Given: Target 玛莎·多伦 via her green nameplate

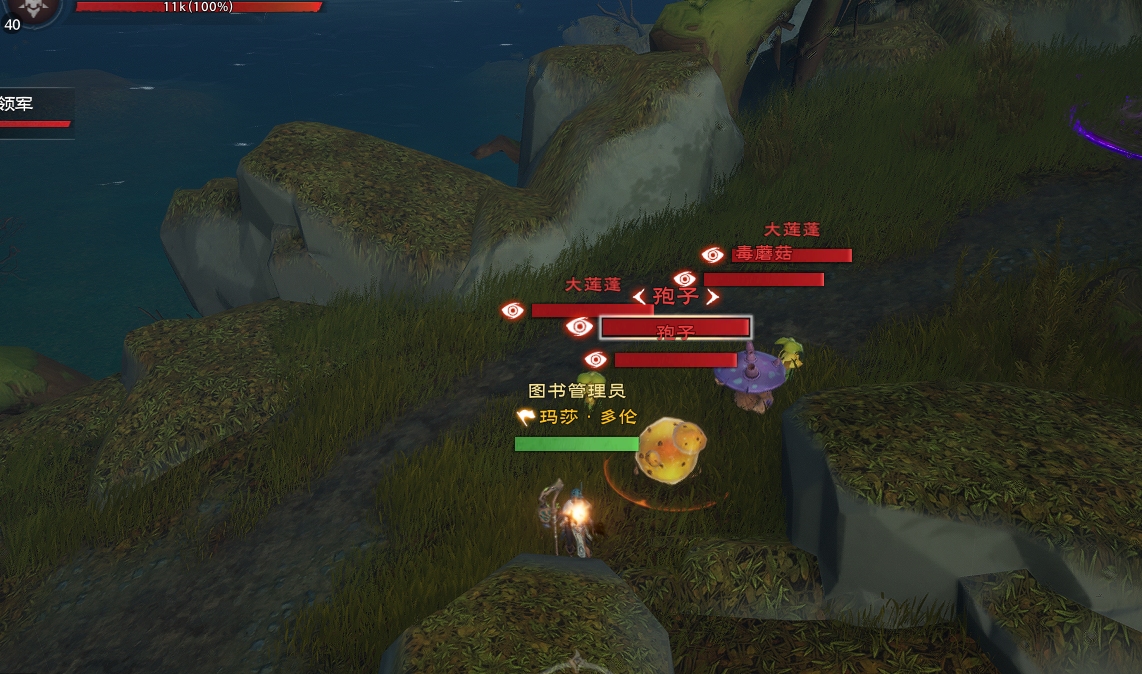Looking at the screenshot, I should tap(576, 444).
